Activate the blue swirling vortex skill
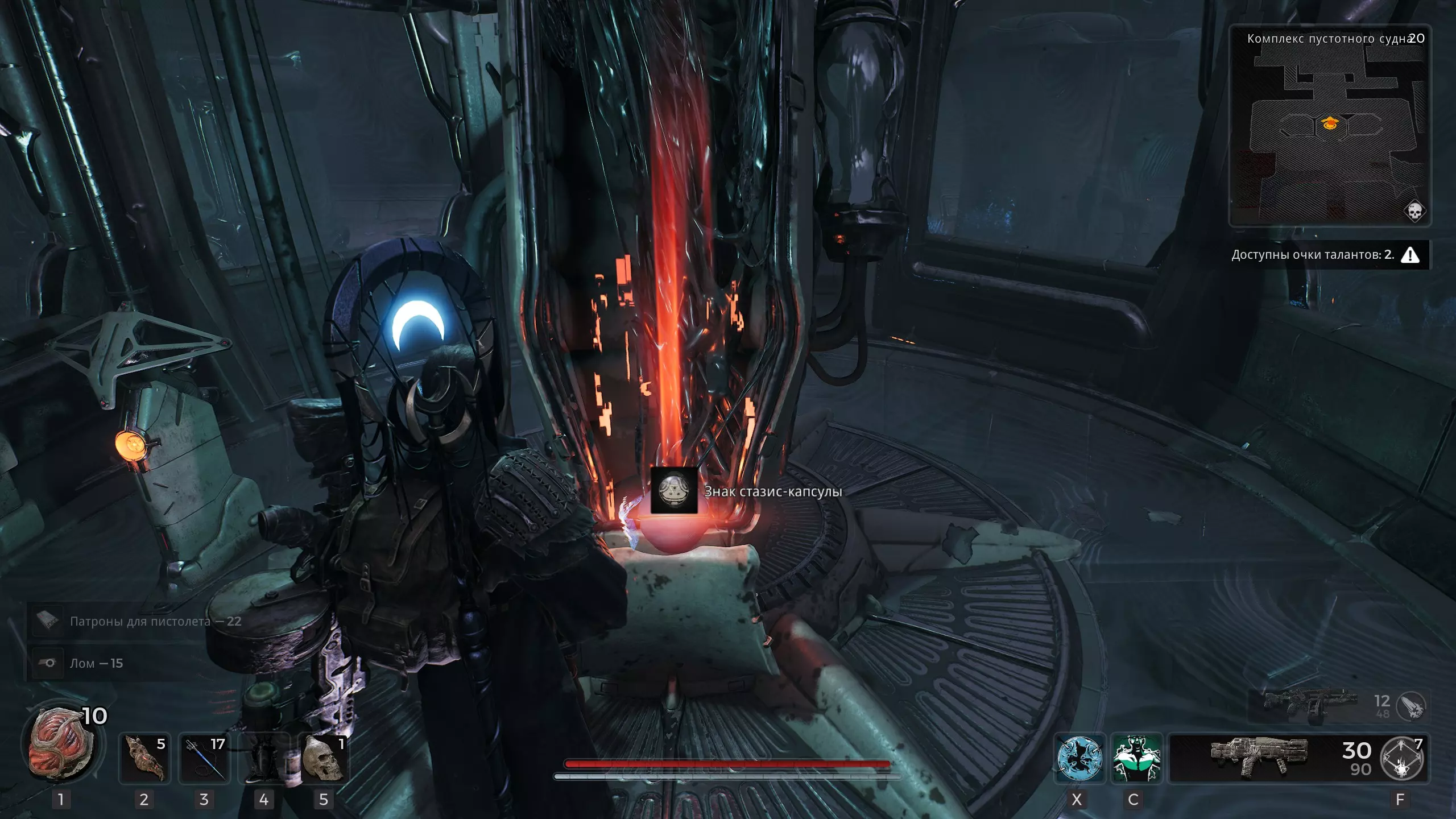The width and height of the screenshot is (1456, 819). (1079, 758)
